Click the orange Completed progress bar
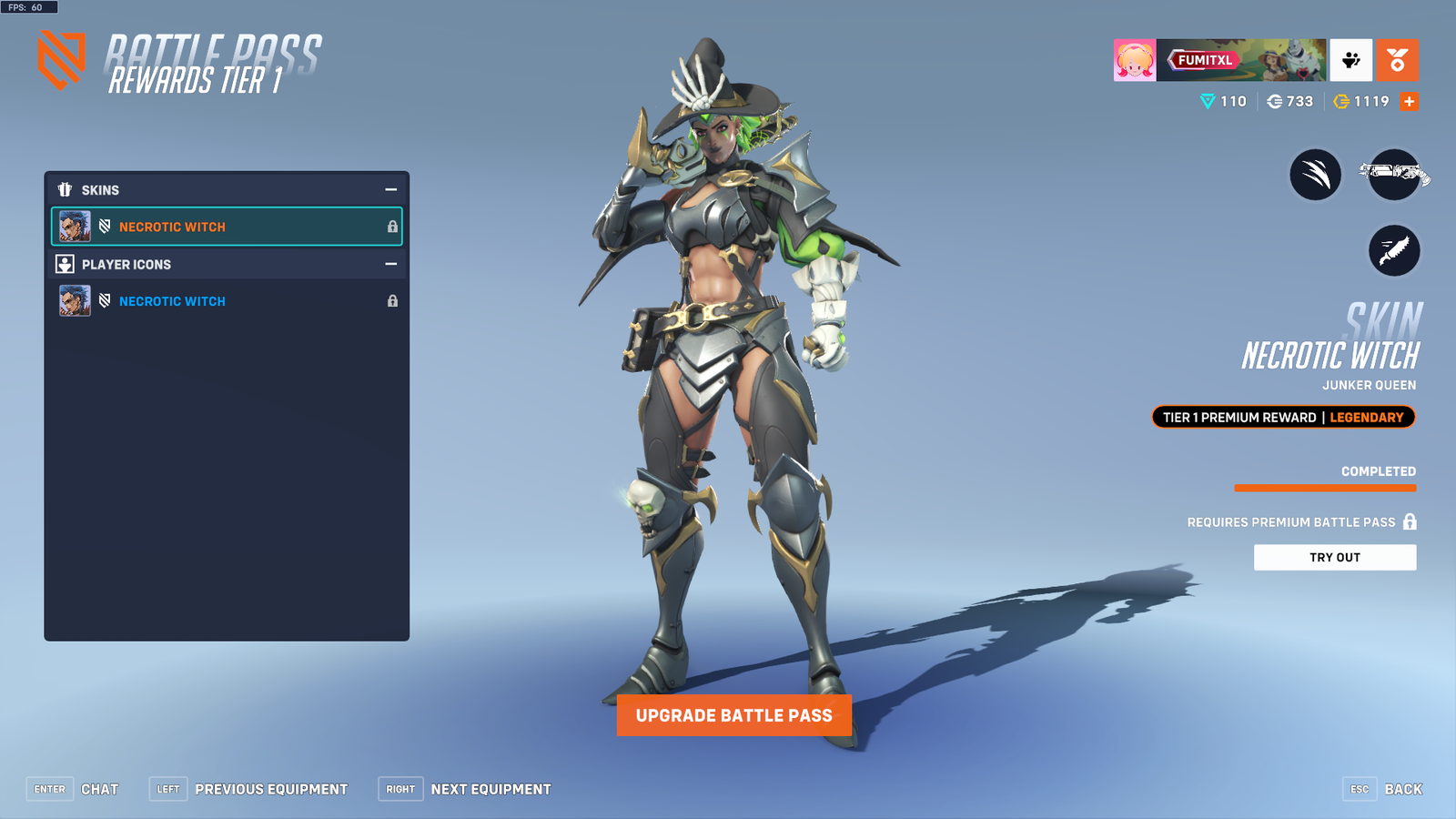The width and height of the screenshot is (1456, 819). click(x=1325, y=488)
